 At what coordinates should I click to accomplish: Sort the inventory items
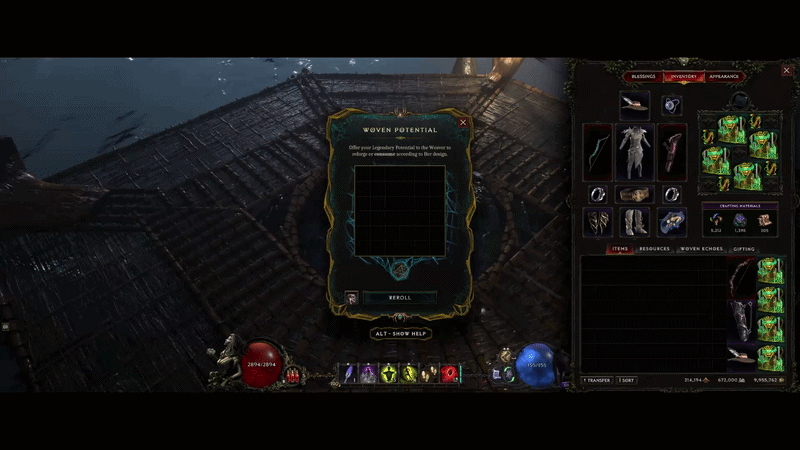[x=627, y=380]
